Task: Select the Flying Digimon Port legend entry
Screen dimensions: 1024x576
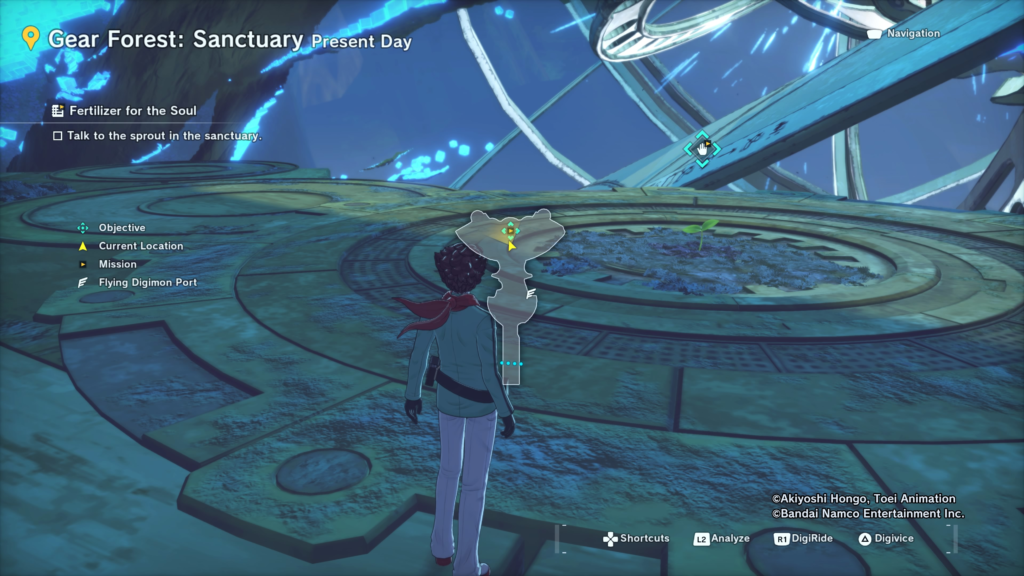Action: (x=147, y=283)
